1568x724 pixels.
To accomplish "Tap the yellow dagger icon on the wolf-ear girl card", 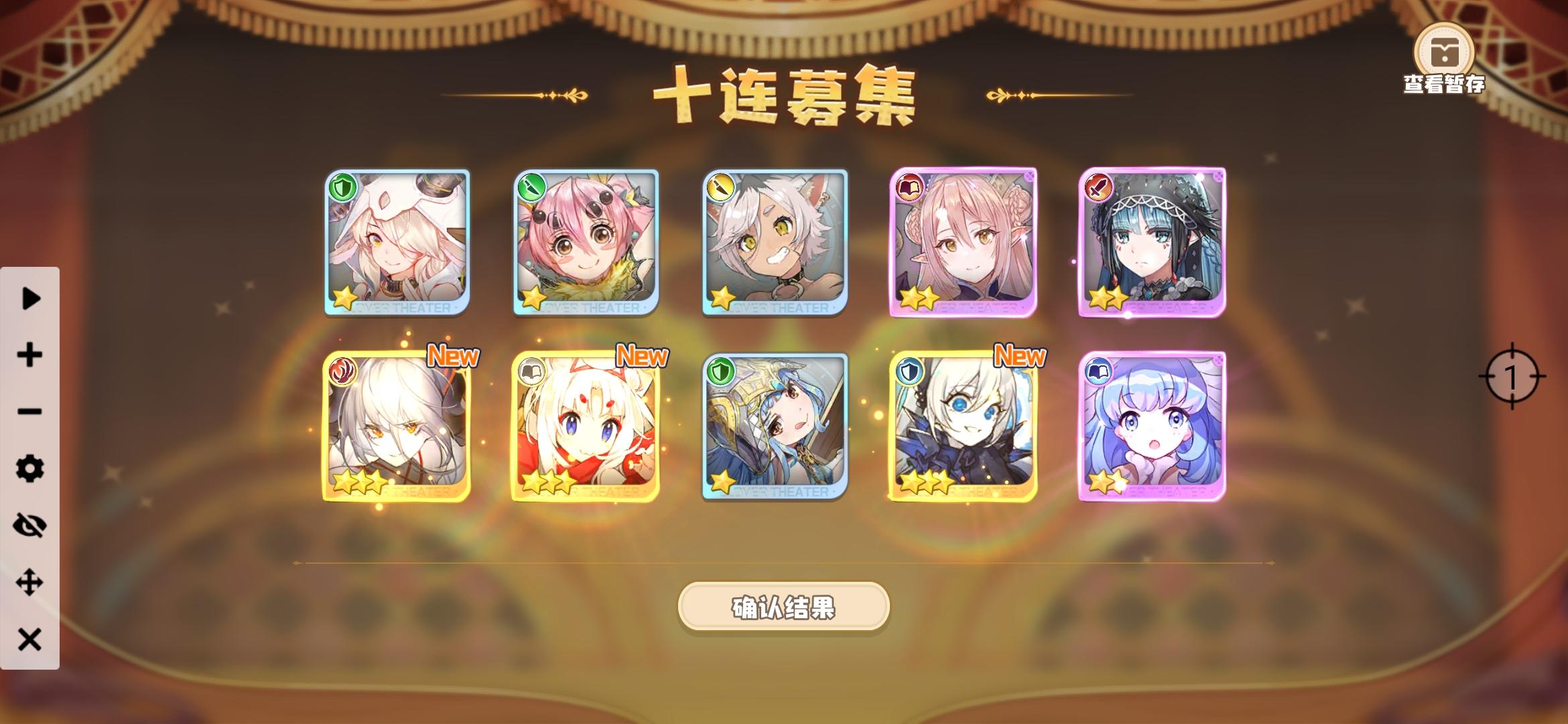I will 720,188.
